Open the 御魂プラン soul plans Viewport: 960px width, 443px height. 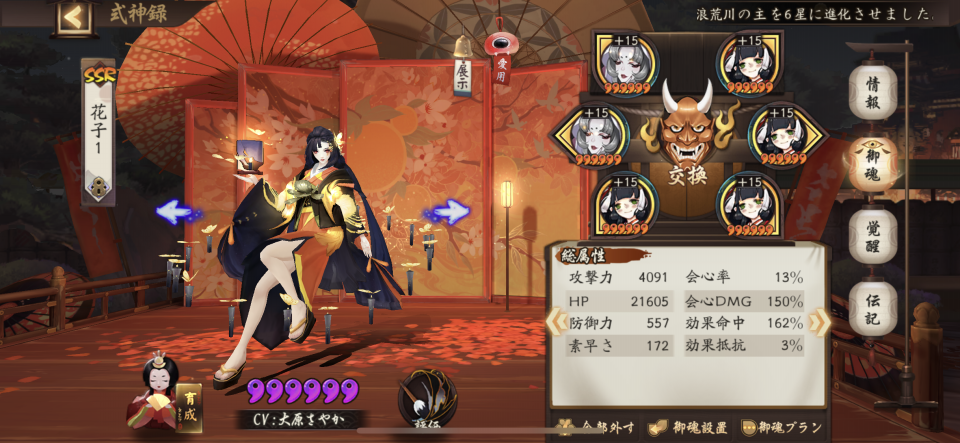784,428
